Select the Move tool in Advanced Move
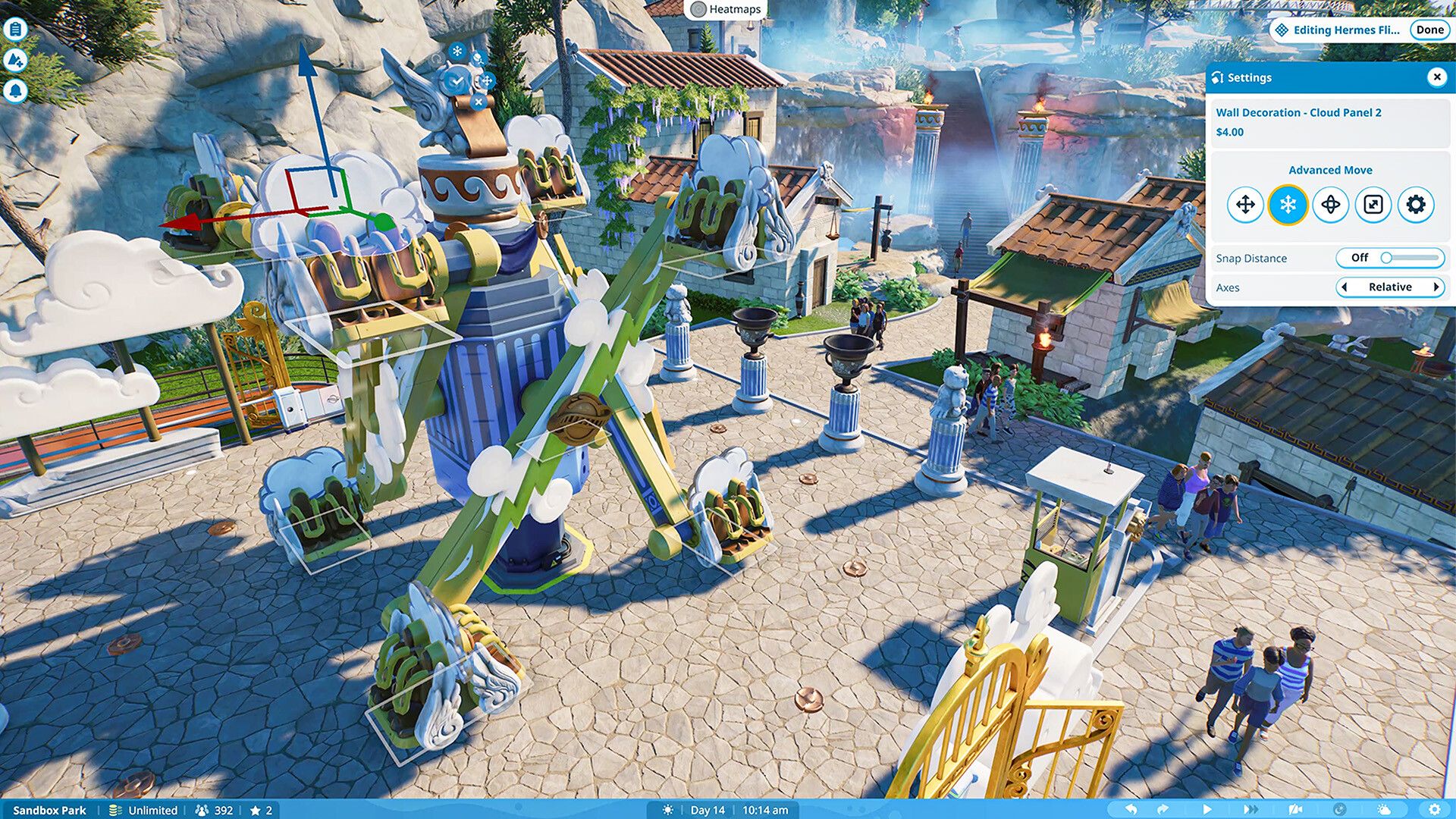This screenshot has height=819, width=1456. coord(1244,205)
